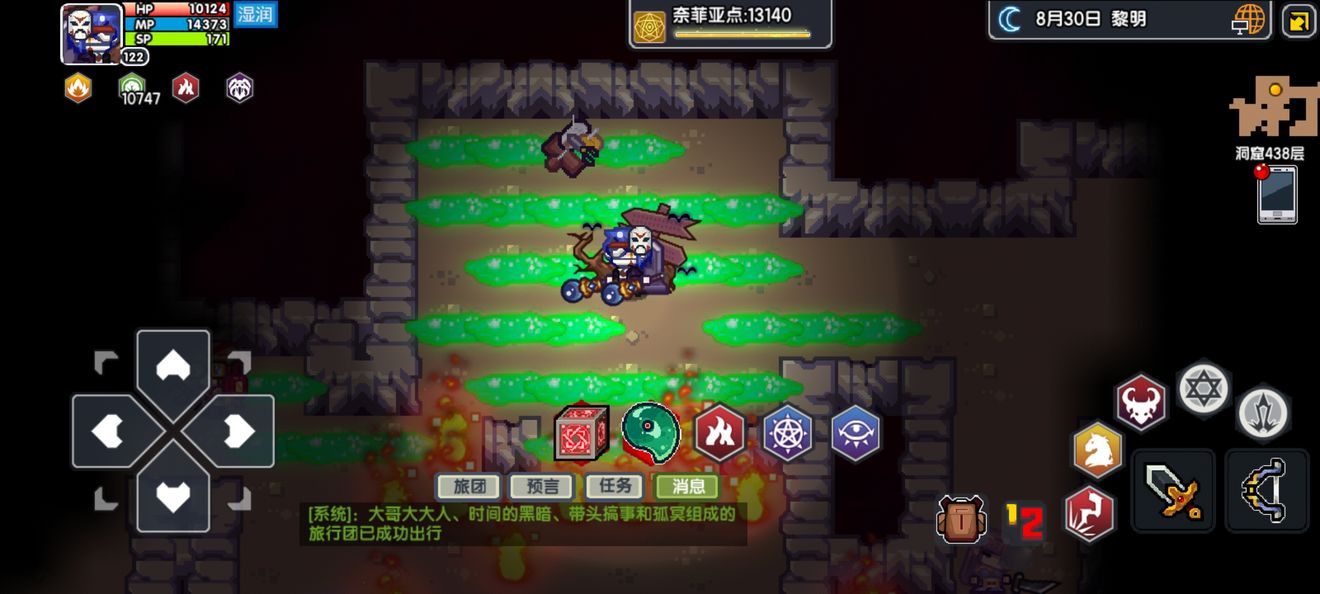Select the 消息 (messages) tab
This screenshot has width=1320, height=594.
point(687,486)
